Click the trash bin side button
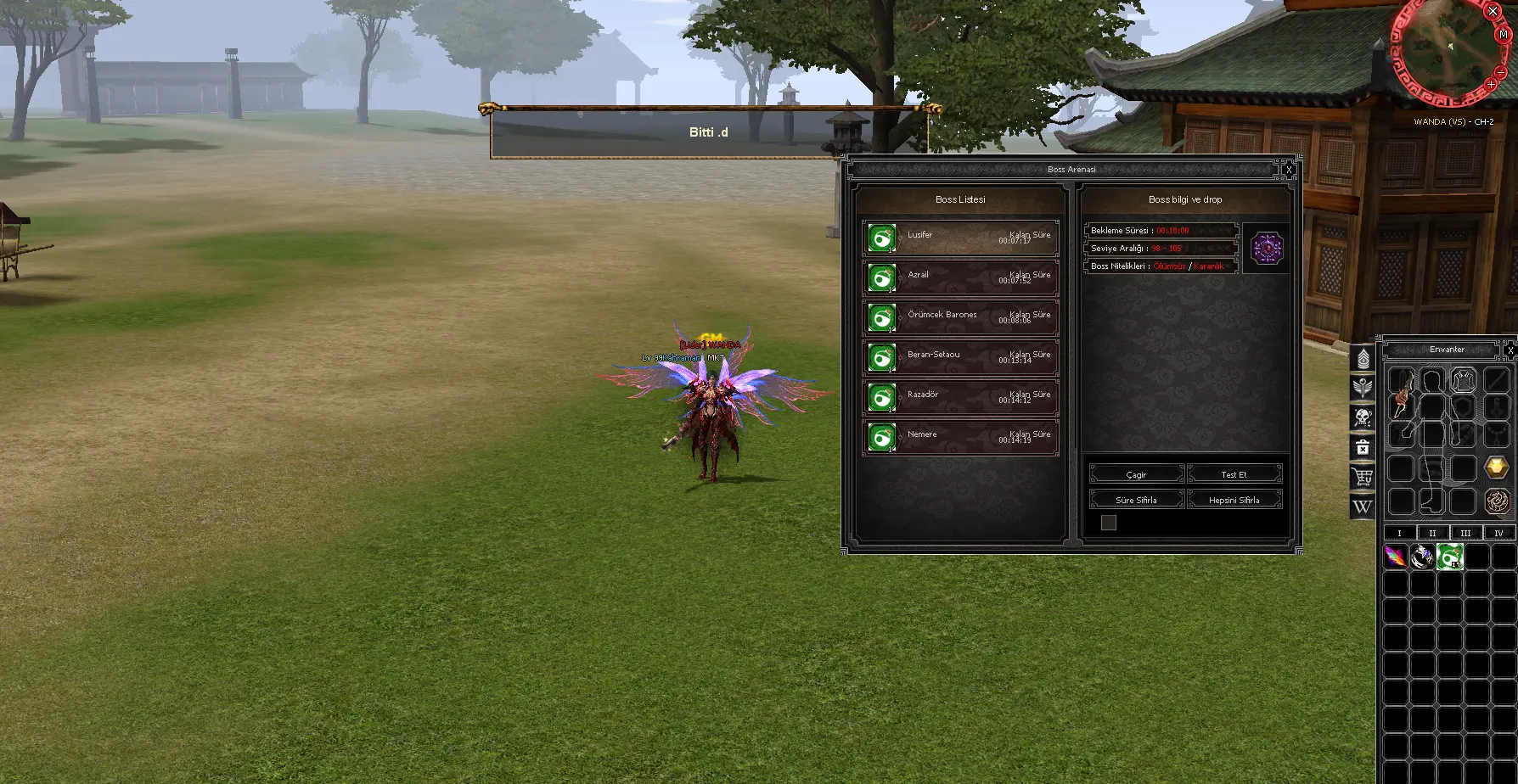The height and width of the screenshot is (784, 1518). [x=1363, y=448]
